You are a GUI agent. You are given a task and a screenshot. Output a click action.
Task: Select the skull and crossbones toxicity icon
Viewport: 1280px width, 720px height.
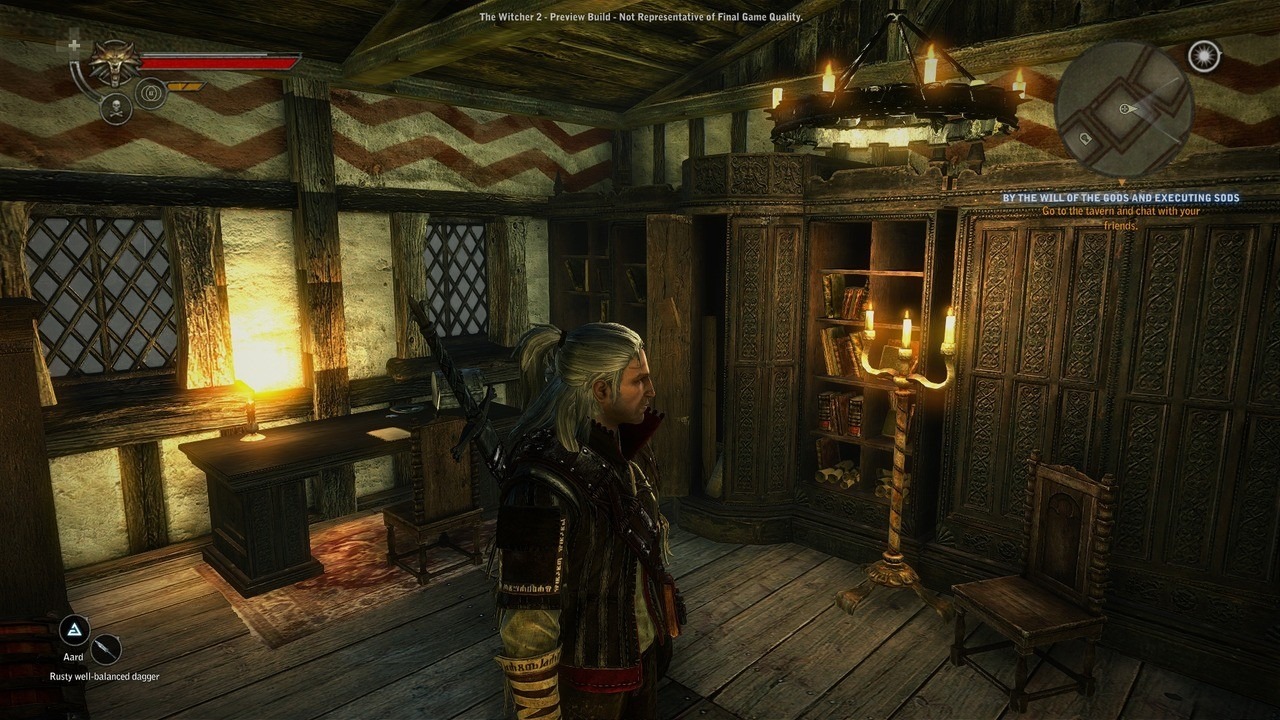coord(116,108)
